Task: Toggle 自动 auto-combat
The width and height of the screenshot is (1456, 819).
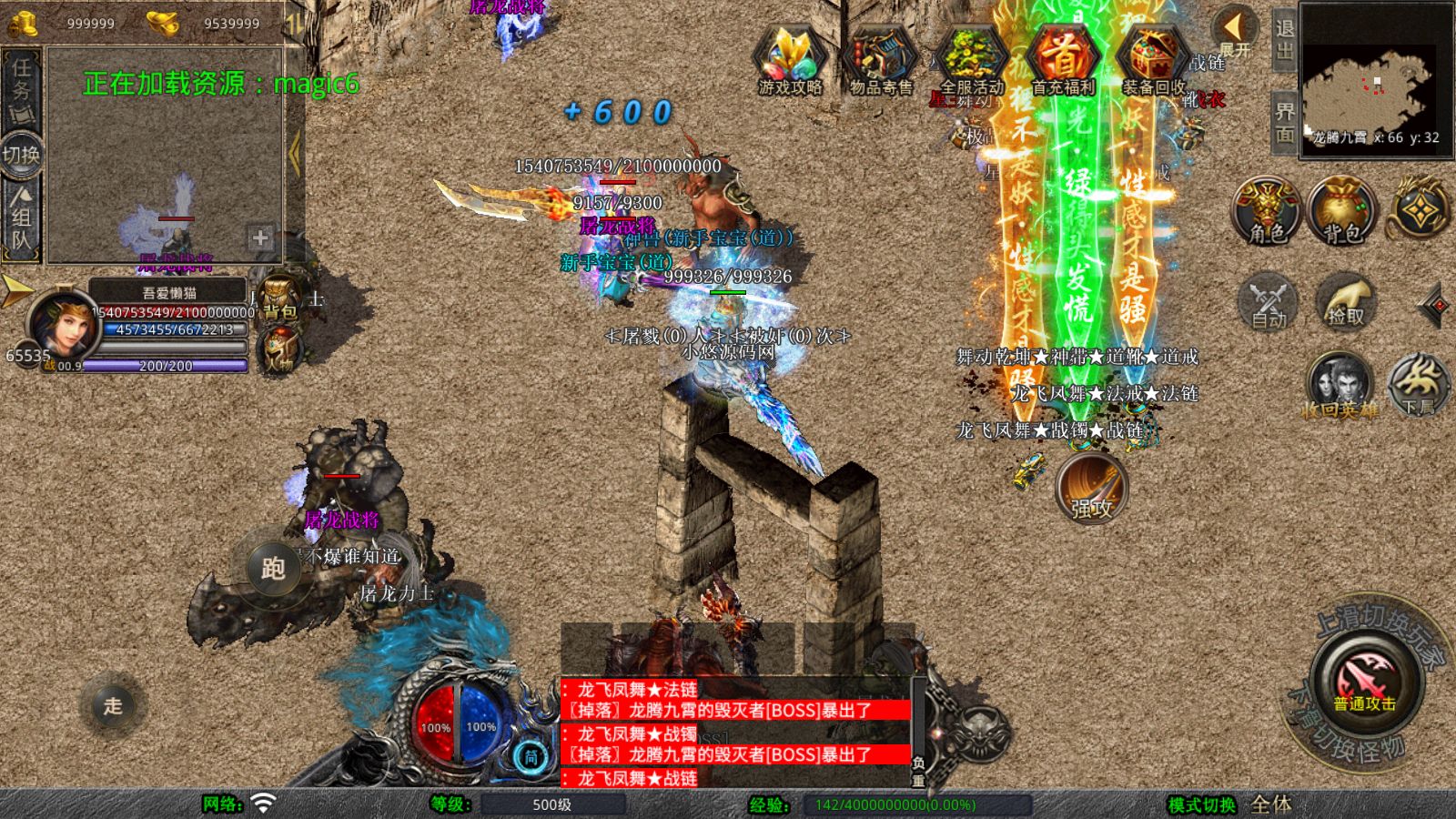Action: (1269, 302)
